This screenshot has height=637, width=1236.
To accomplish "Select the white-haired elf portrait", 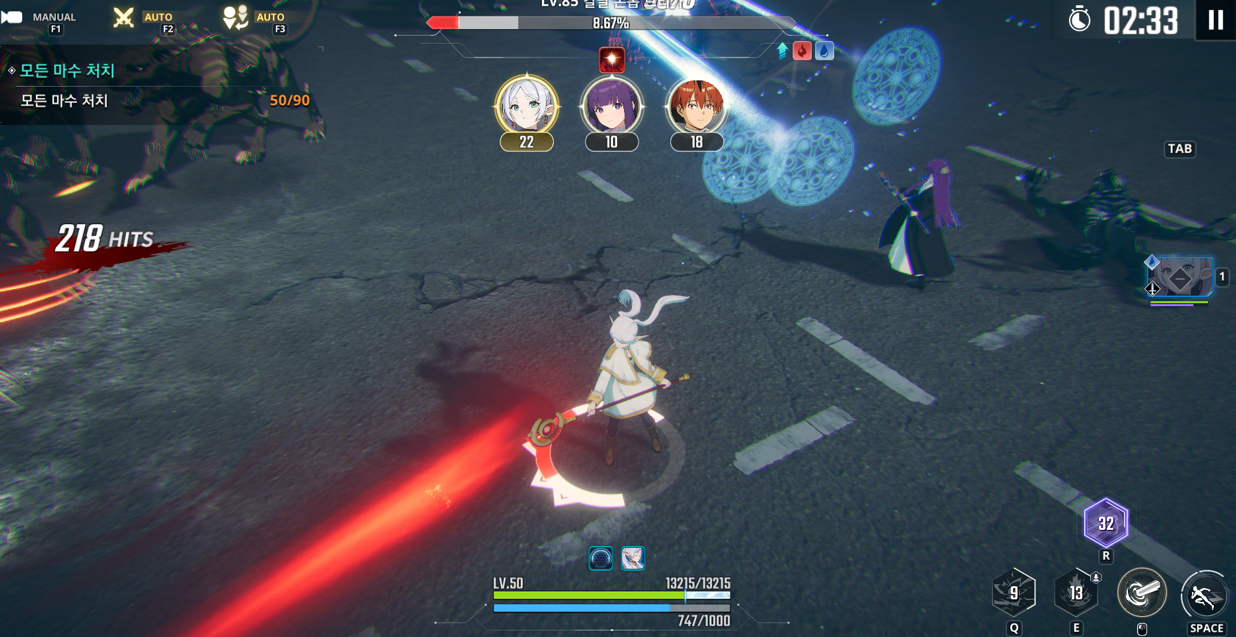I will click(526, 106).
